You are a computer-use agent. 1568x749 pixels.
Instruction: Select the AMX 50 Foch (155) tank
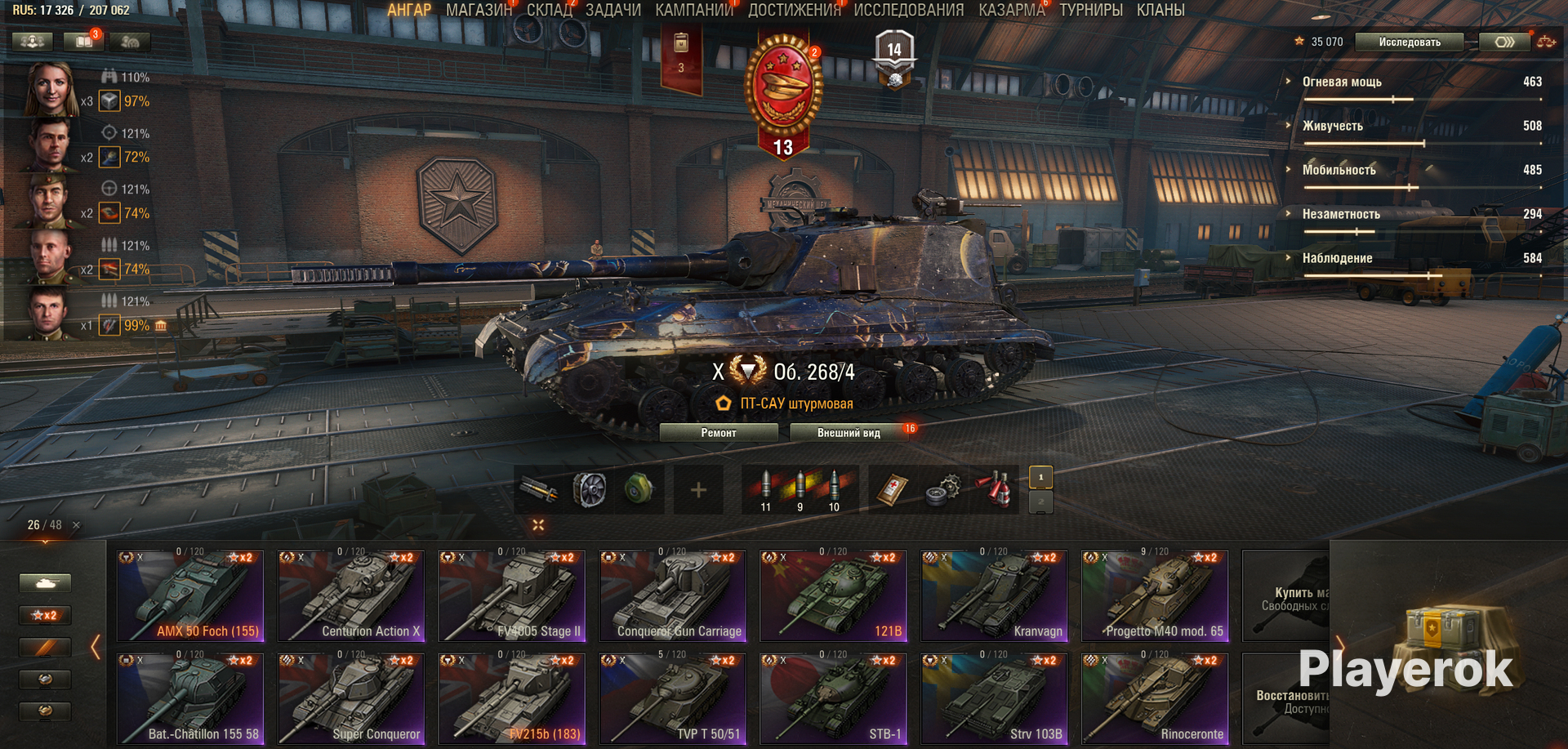(191, 596)
